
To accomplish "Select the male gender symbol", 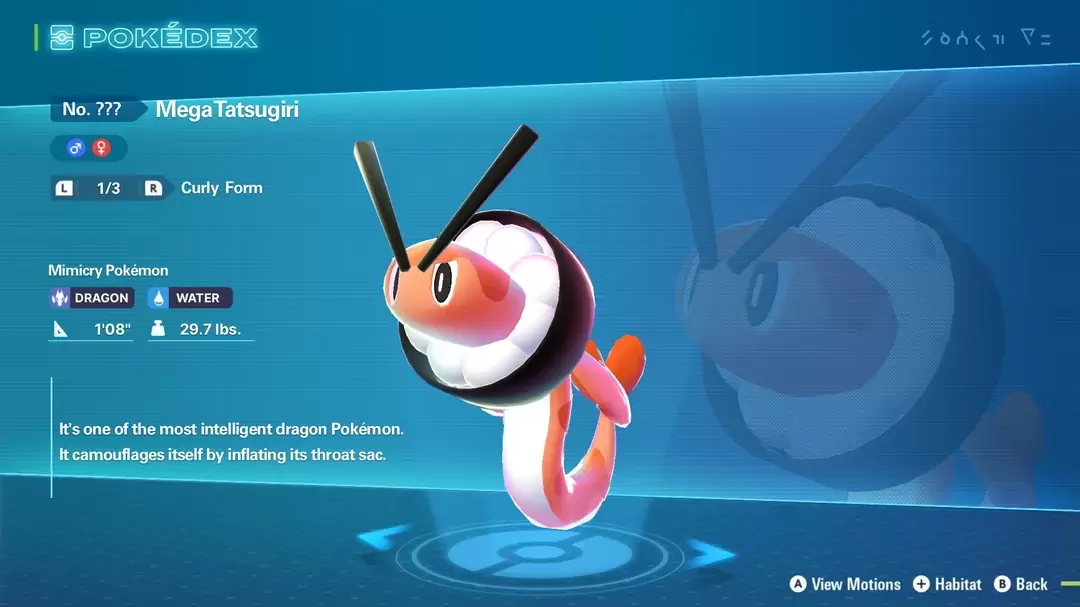I will click(x=75, y=148).
